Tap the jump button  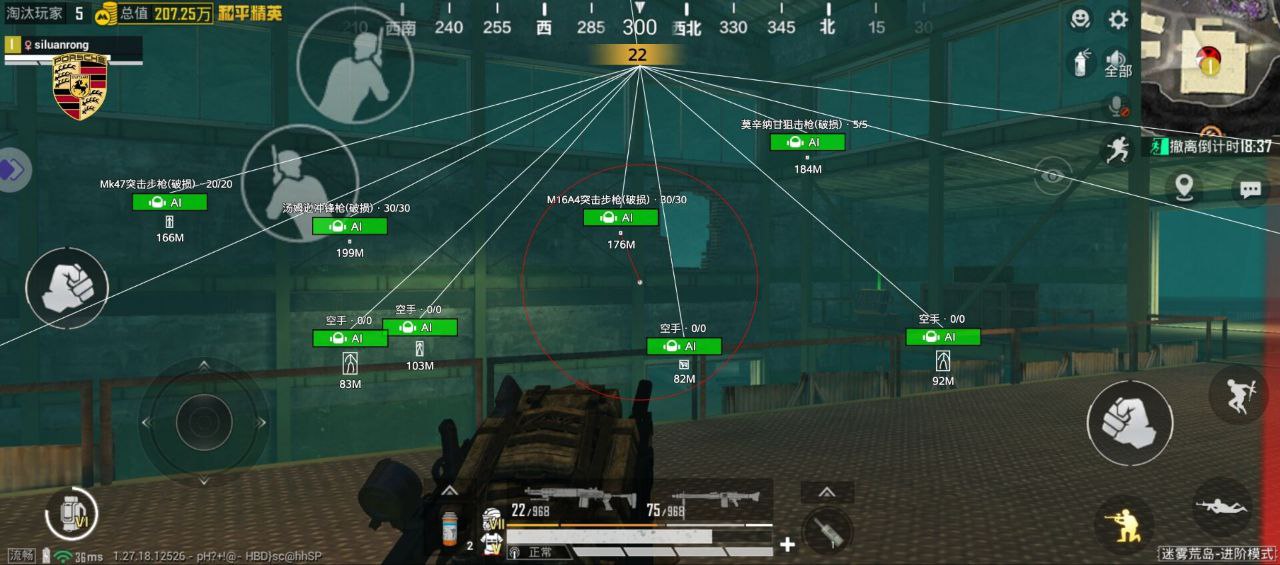click(1238, 394)
